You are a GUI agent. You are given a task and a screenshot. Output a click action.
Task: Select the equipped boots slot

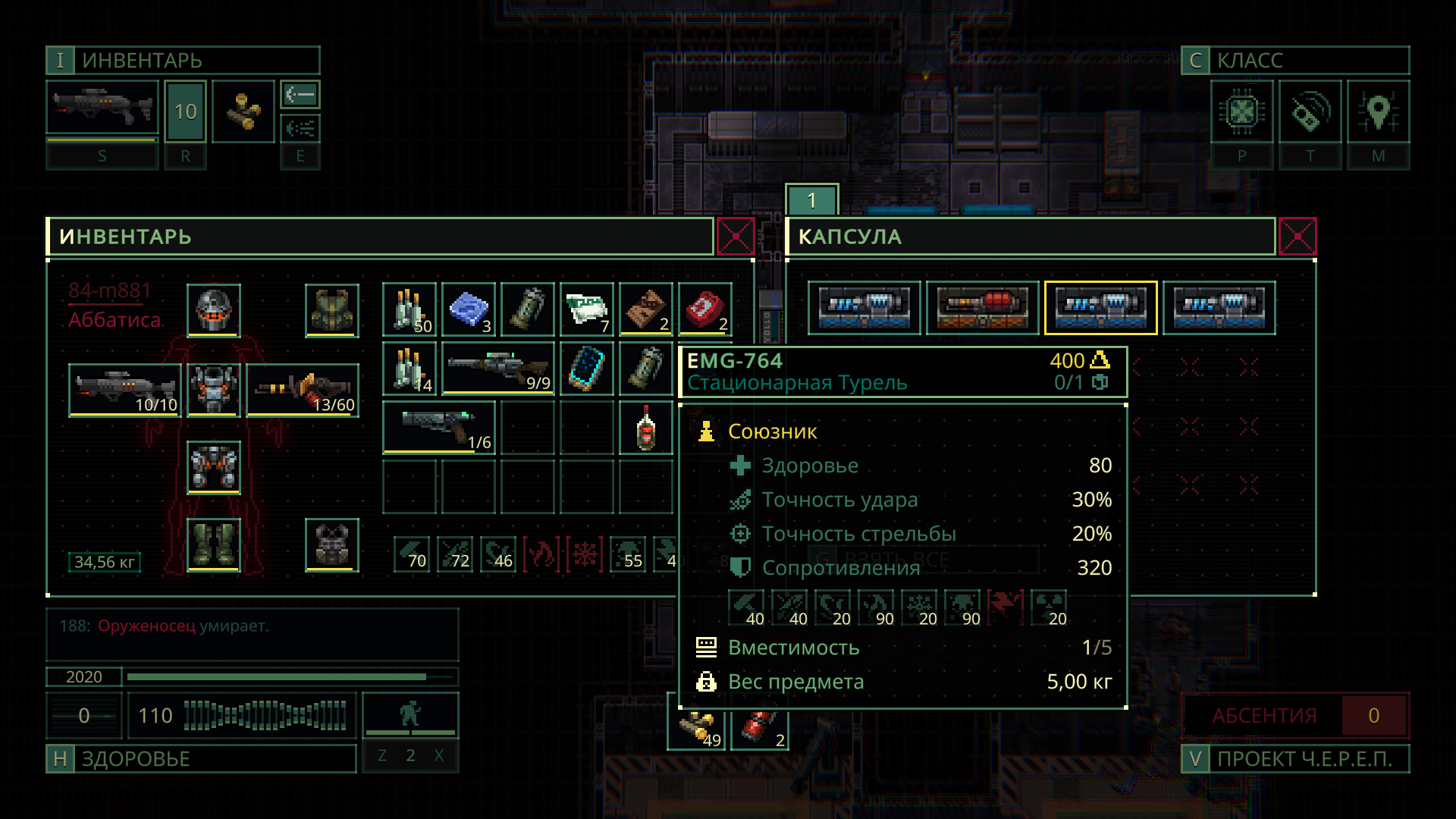pyautogui.click(x=214, y=544)
